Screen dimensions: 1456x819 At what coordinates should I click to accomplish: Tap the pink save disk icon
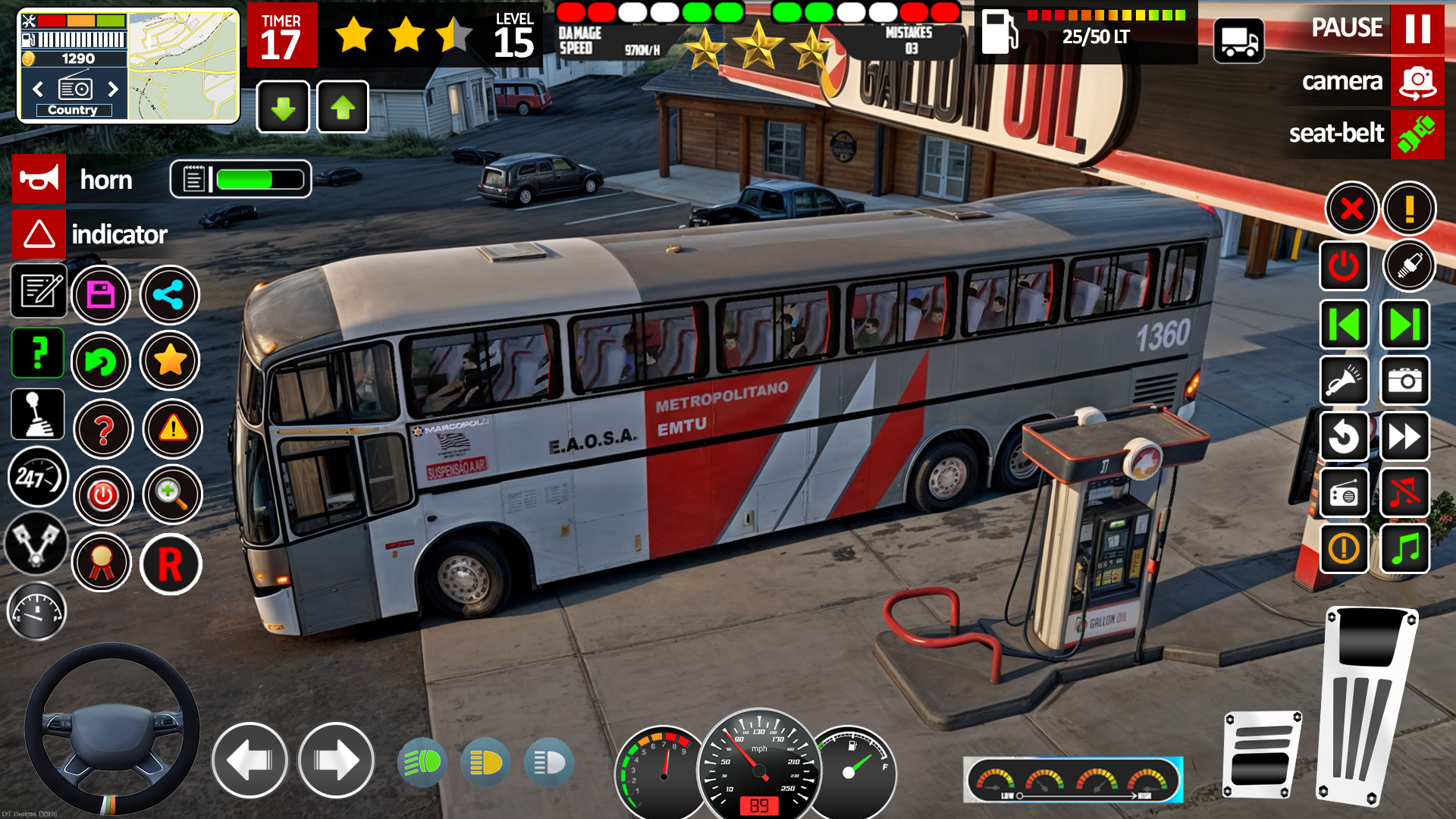(102, 295)
